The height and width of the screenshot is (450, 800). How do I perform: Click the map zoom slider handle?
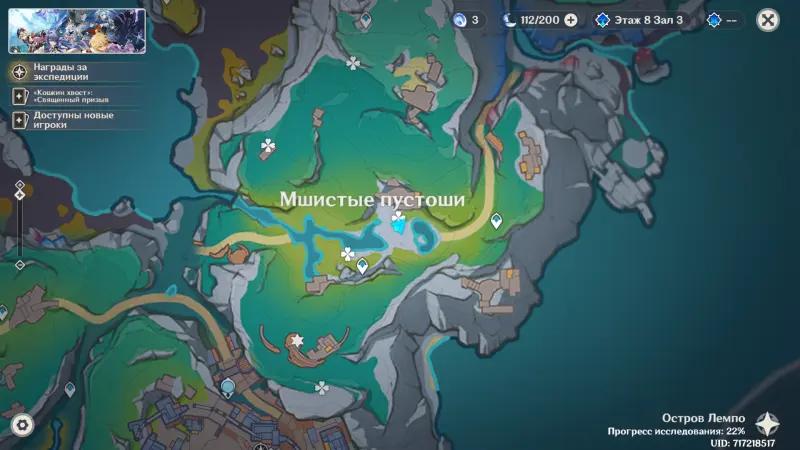pyautogui.click(x=19, y=193)
